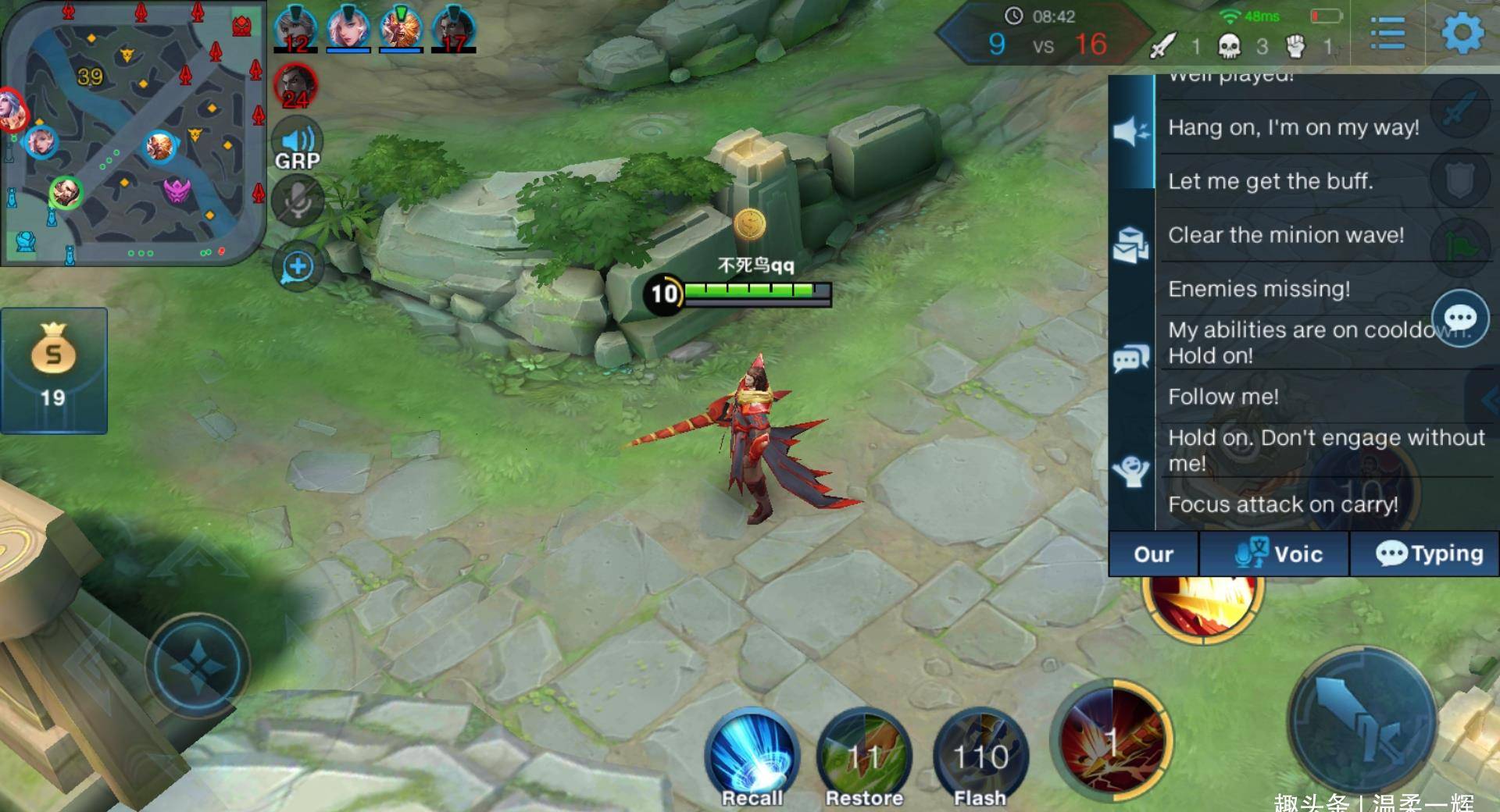The image size is (1500, 812).
Task: Choose "Clear the minion wave!" quick chat
Action: tap(1285, 235)
